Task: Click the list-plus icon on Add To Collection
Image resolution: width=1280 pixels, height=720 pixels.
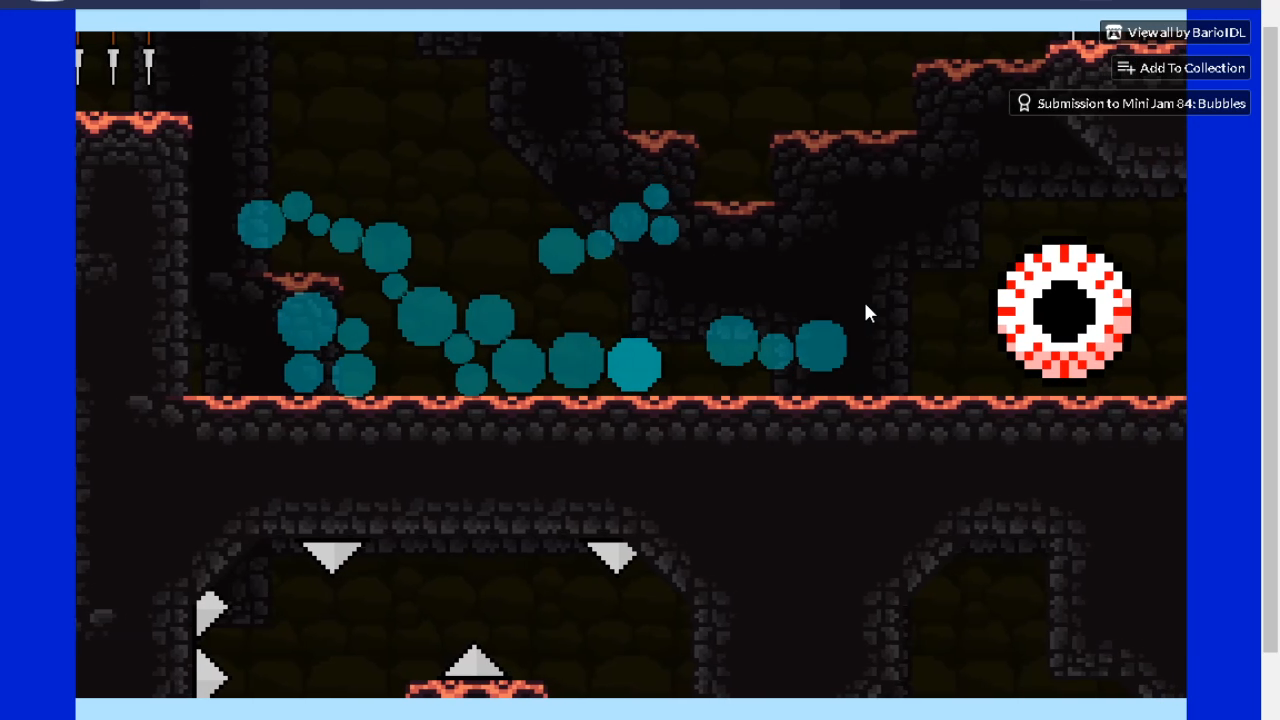Action: pyautogui.click(x=1126, y=68)
